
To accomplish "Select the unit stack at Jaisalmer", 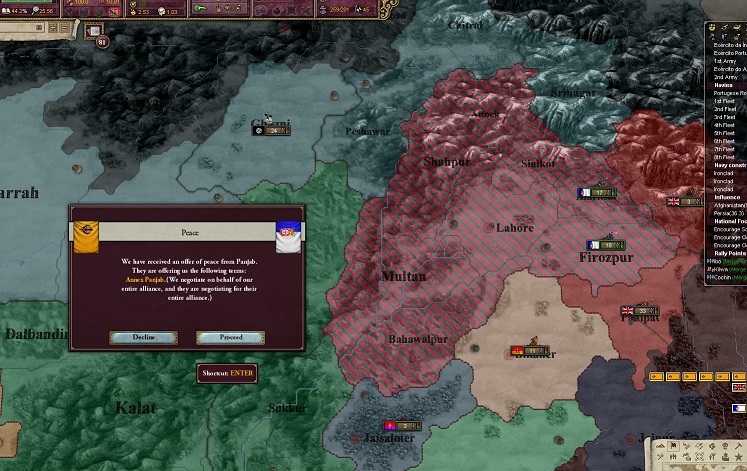I will pyautogui.click(x=405, y=426).
